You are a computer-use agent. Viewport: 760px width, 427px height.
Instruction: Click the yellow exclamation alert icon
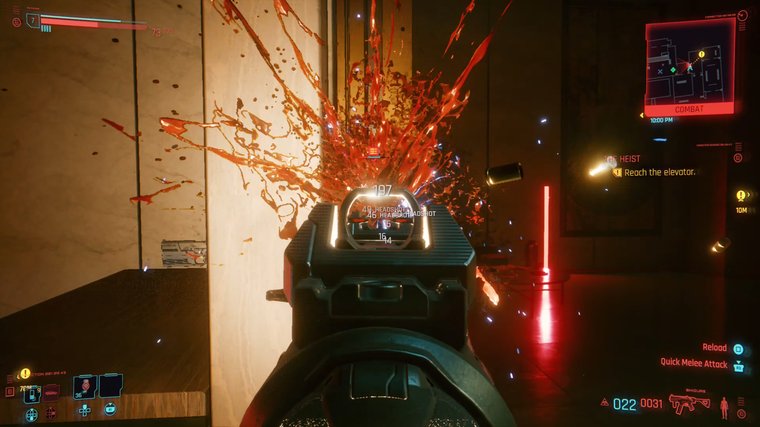pos(25,373)
